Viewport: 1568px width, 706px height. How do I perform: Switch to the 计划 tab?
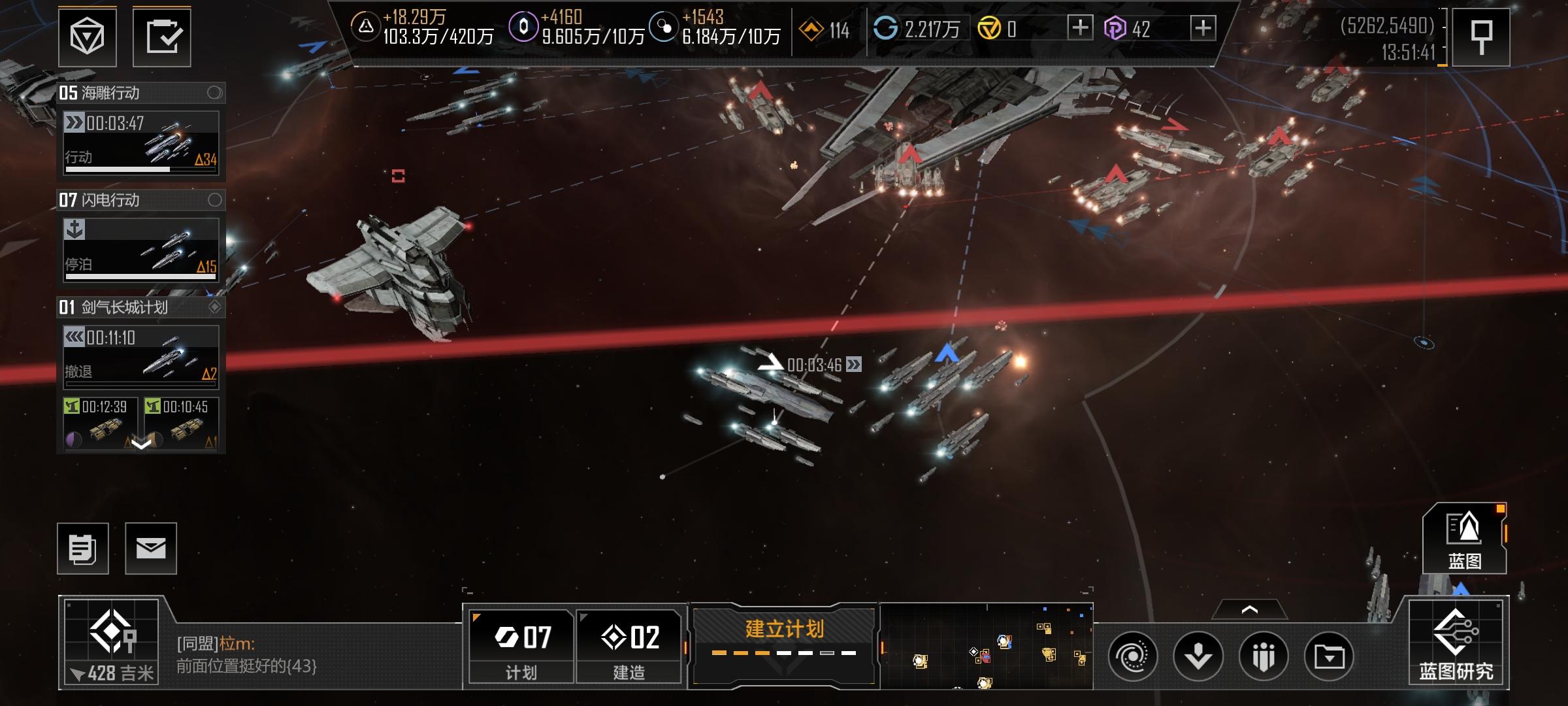click(x=521, y=647)
